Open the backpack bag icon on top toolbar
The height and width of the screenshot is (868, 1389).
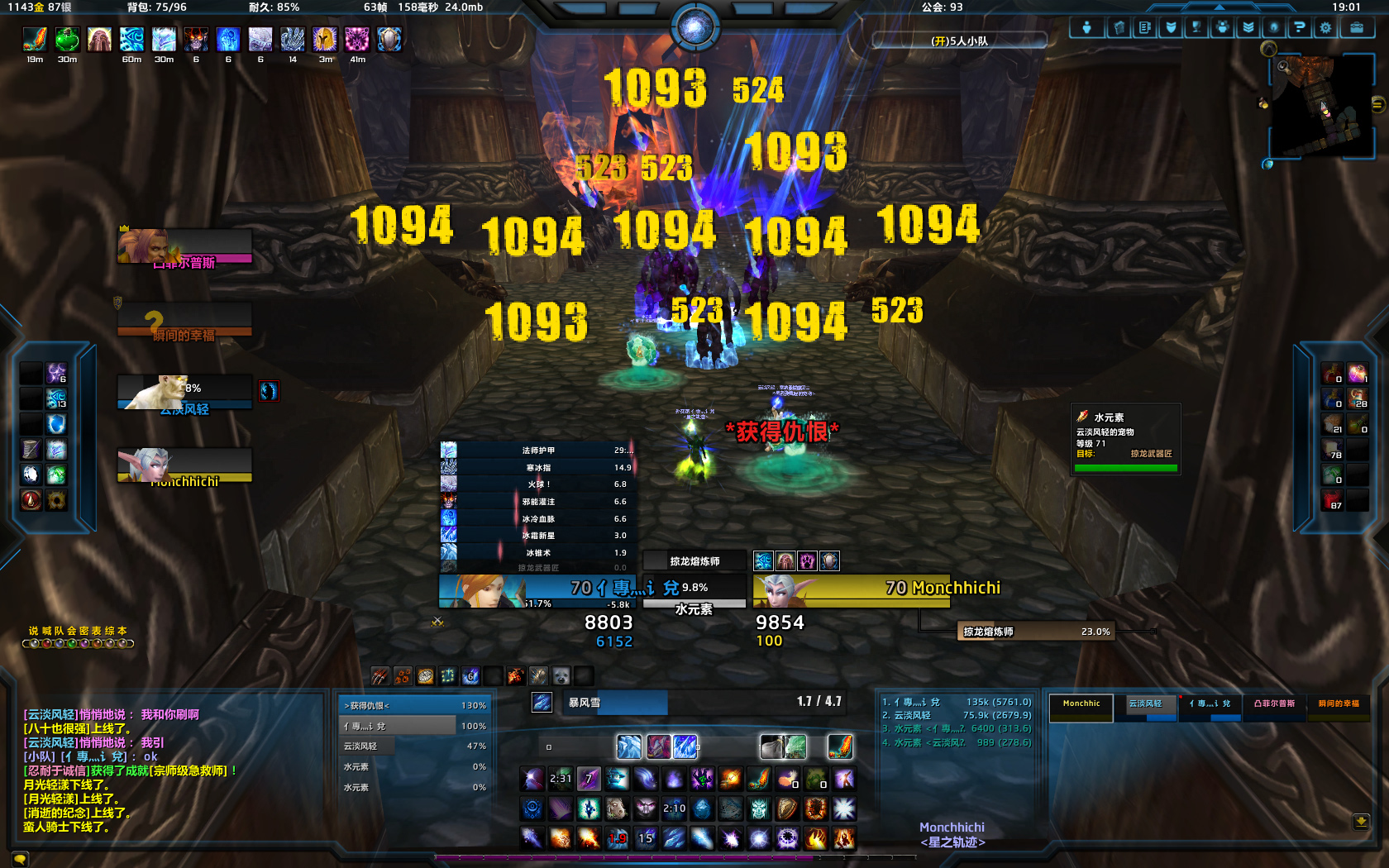tap(1358, 27)
